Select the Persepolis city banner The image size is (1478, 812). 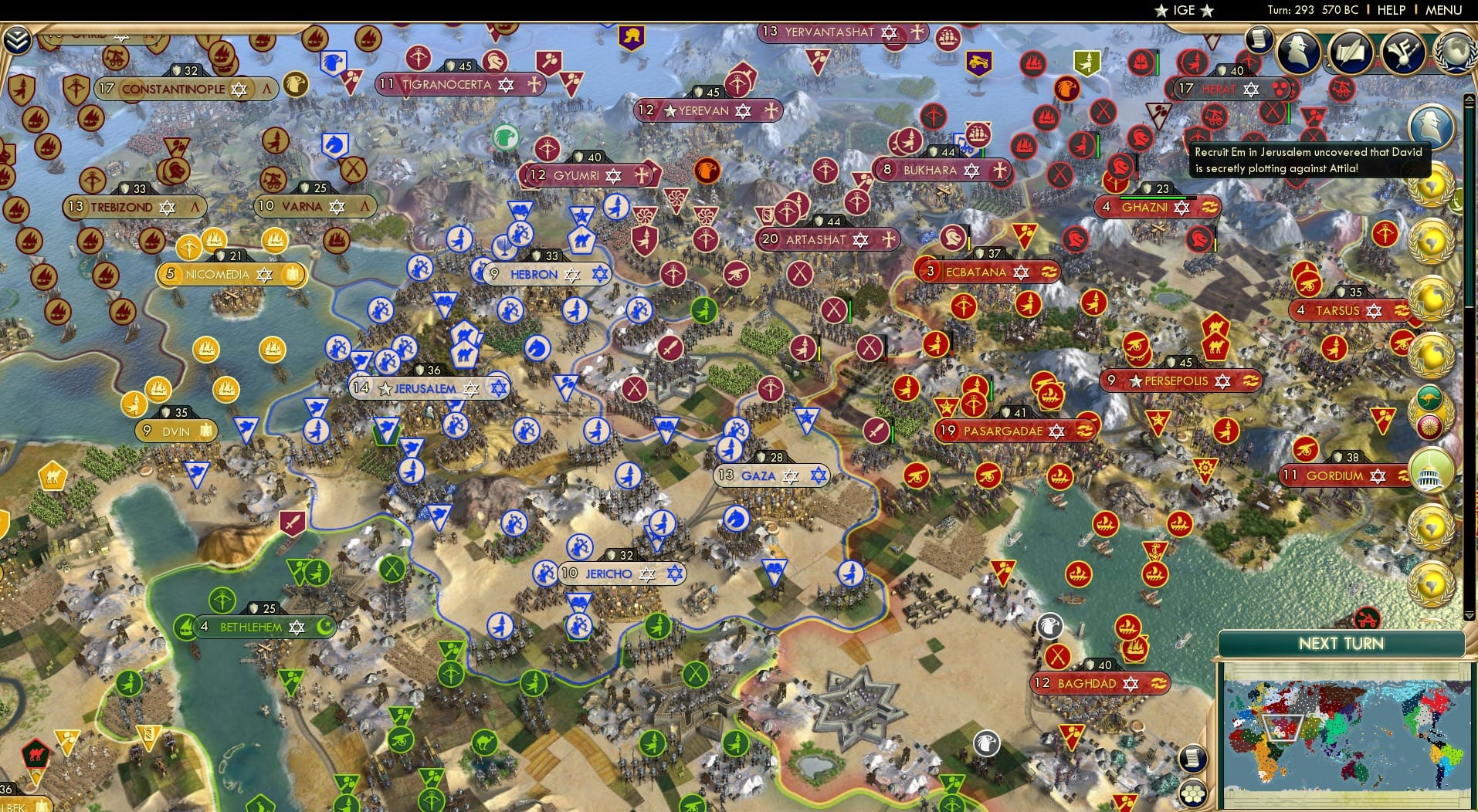click(1180, 381)
